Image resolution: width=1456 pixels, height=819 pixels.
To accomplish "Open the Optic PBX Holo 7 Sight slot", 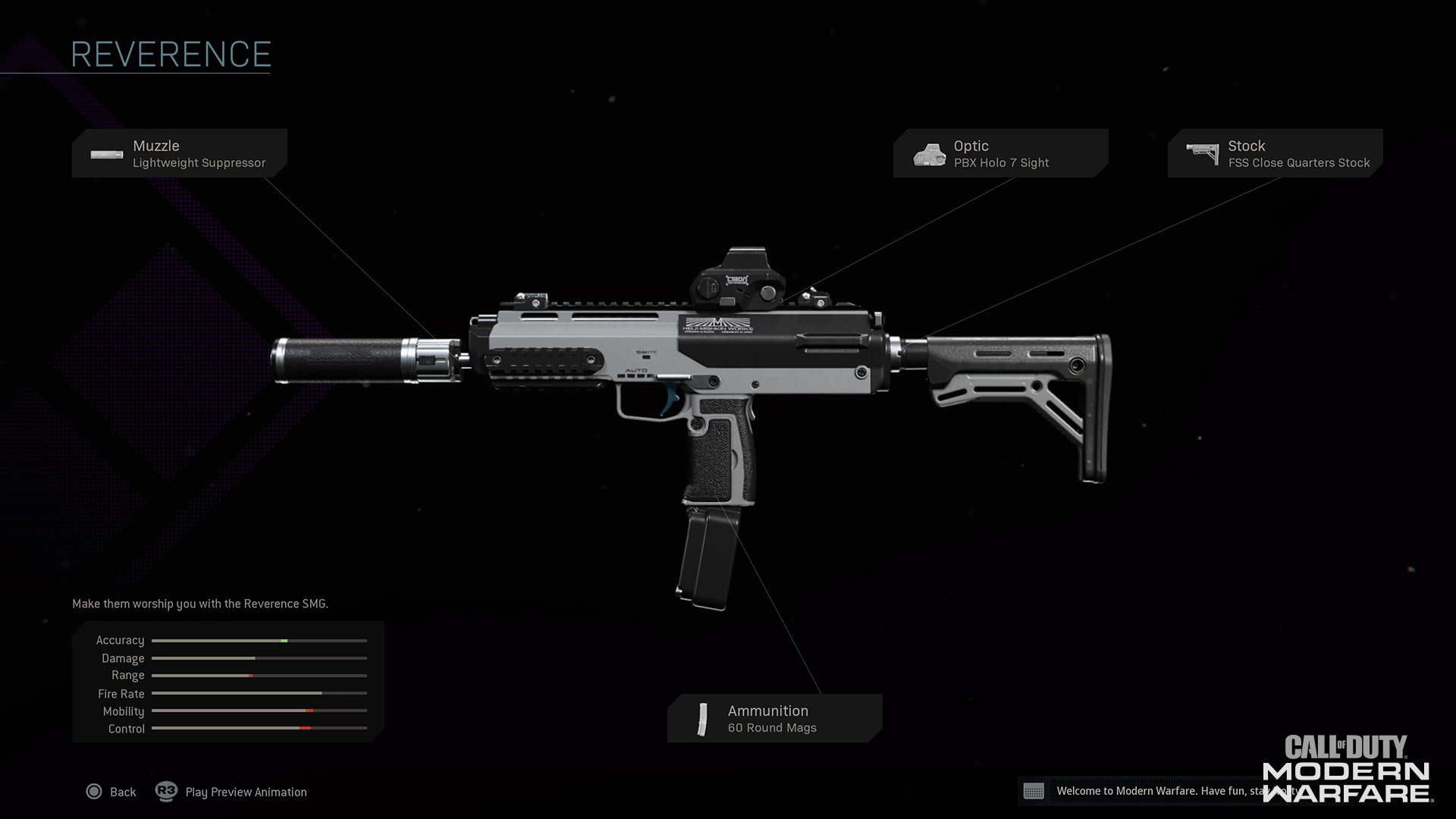I will pos(1000,153).
